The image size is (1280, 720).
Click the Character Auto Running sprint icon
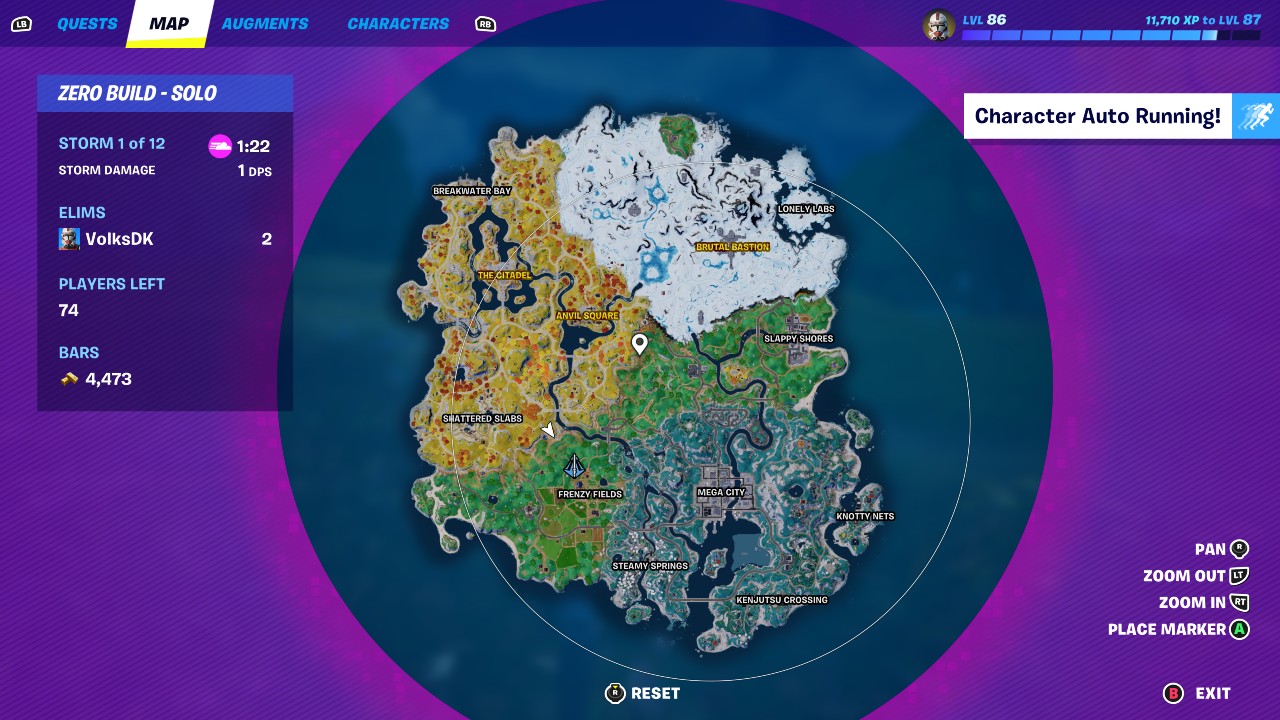(x=1256, y=116)
